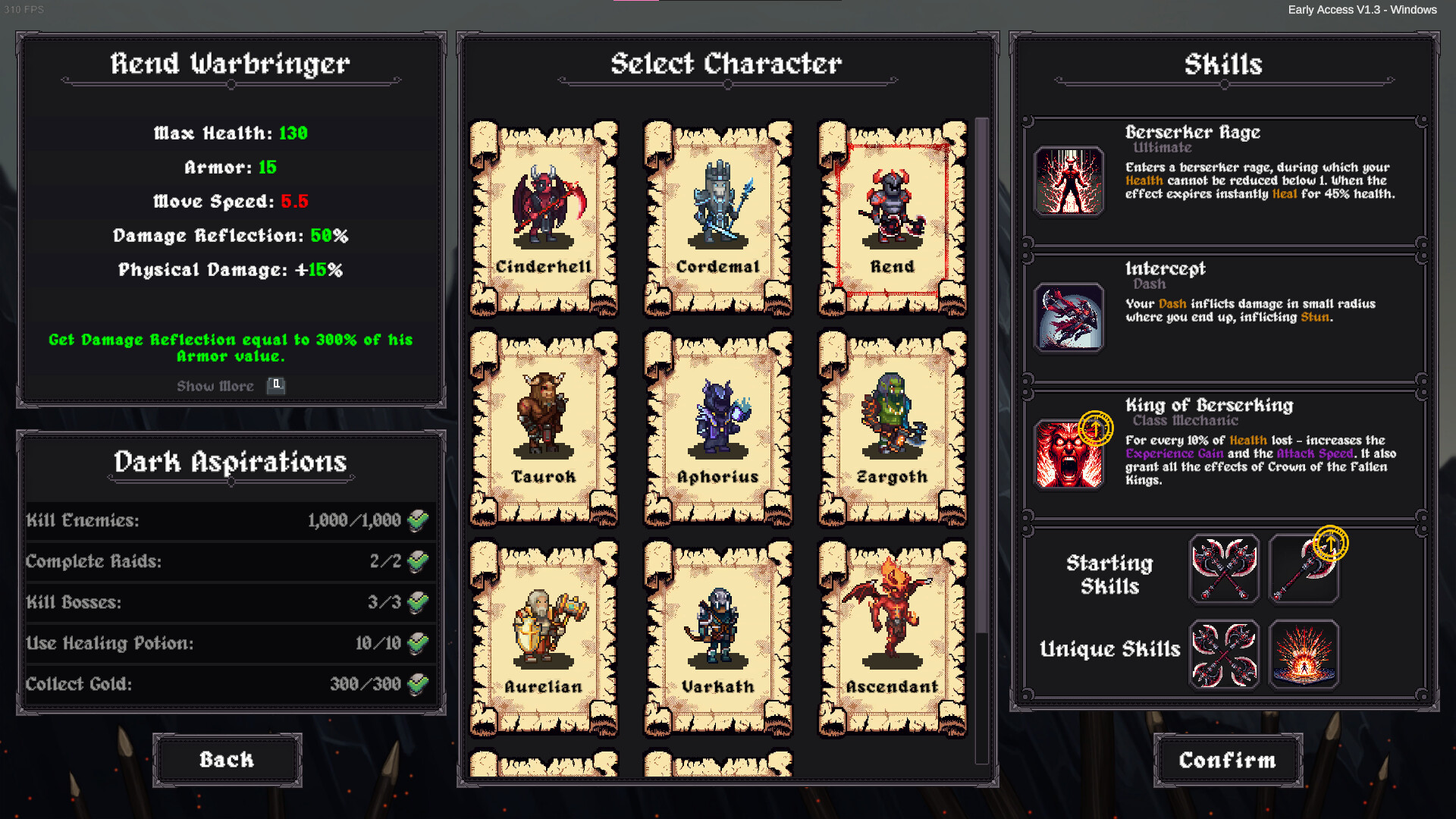This screenshot has width=1456, height=819.
Task: Collapse the Dark Aspirations panel header
Action: click(x=230, y=463)
